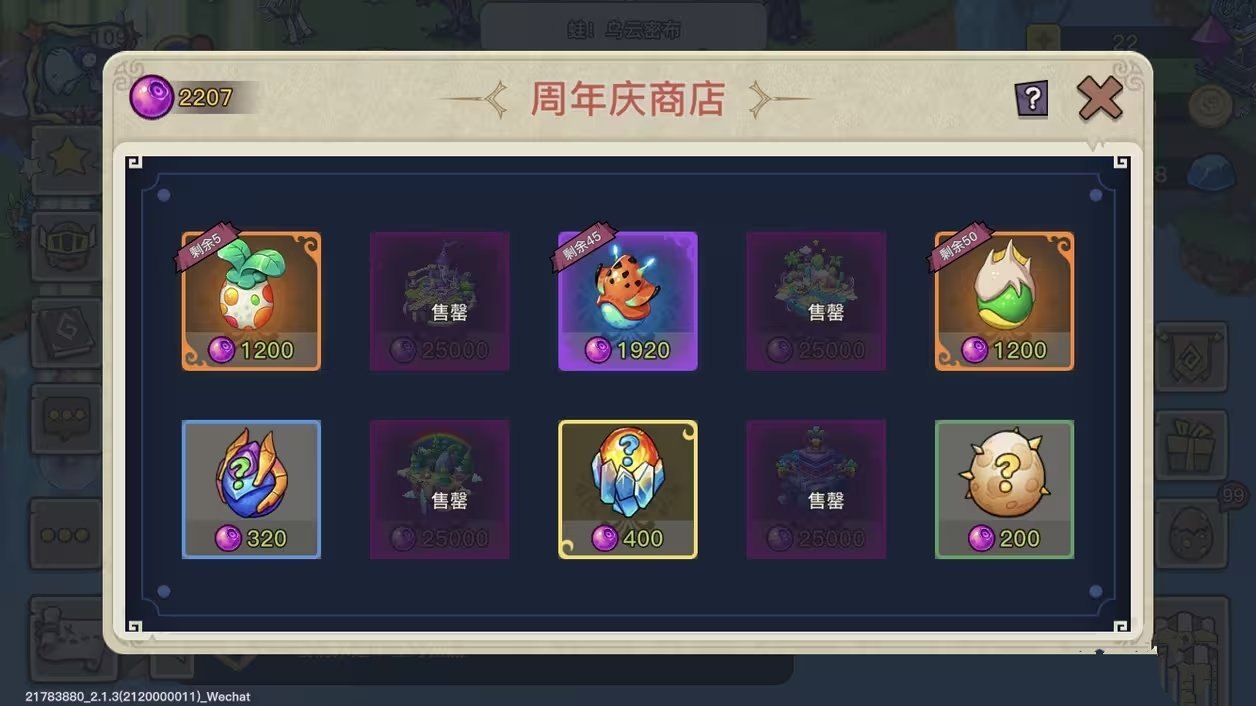The image size is (1256, 706).
Task: Select the sold-out green floating island item
Action: coord(816,301)
